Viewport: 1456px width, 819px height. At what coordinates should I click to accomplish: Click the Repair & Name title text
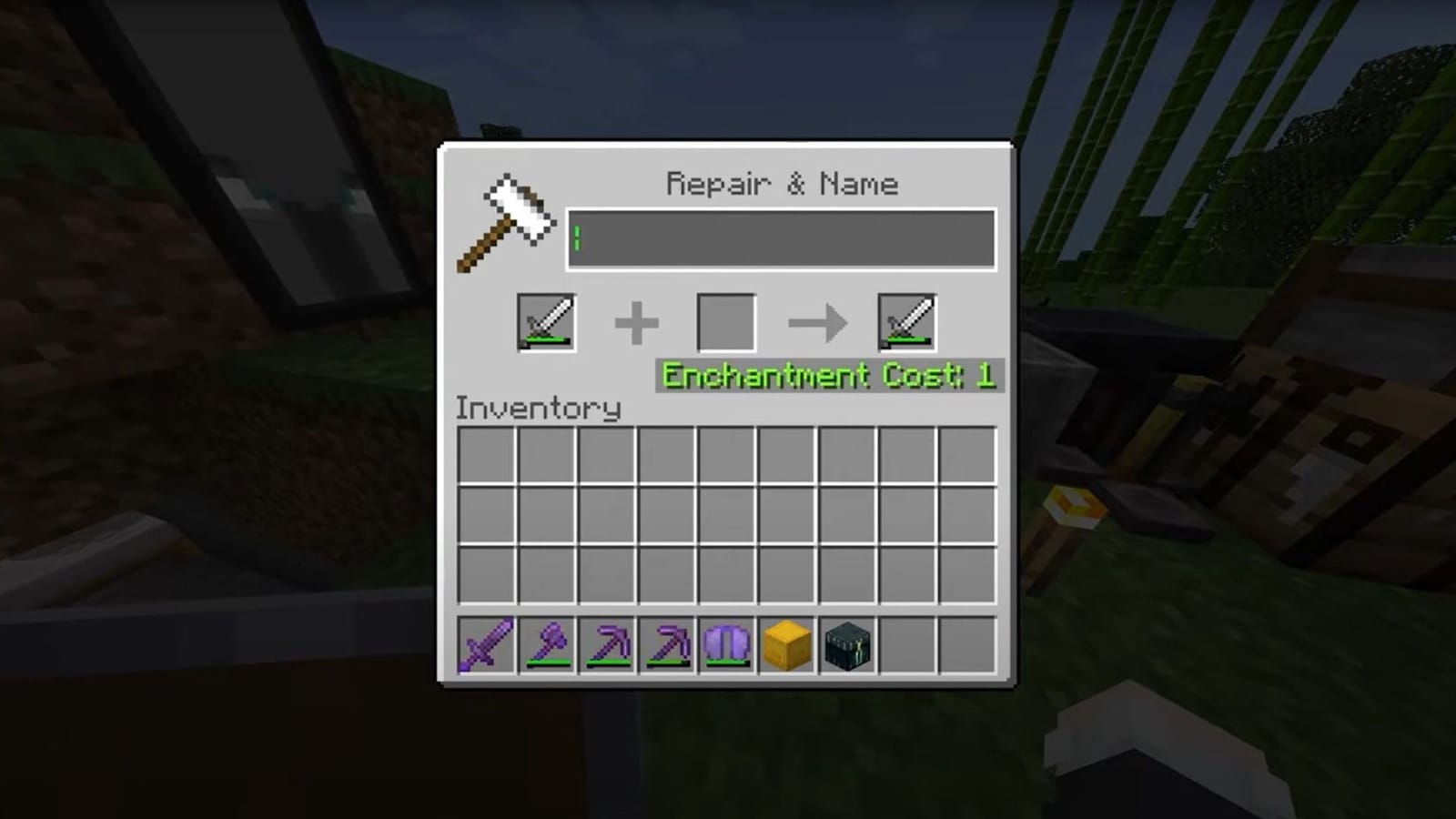[x=781, y=183]
